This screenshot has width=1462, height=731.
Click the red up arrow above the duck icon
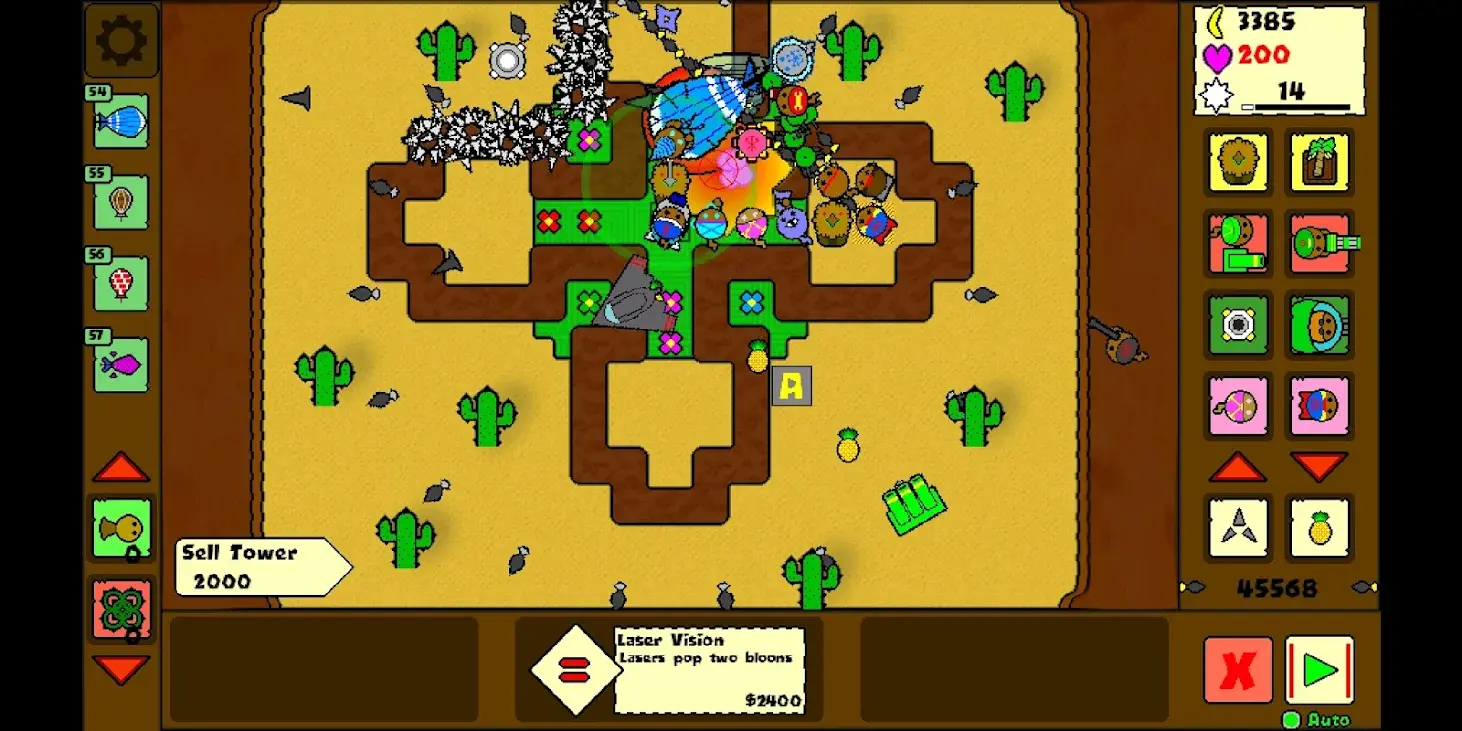tap(121, 467)
